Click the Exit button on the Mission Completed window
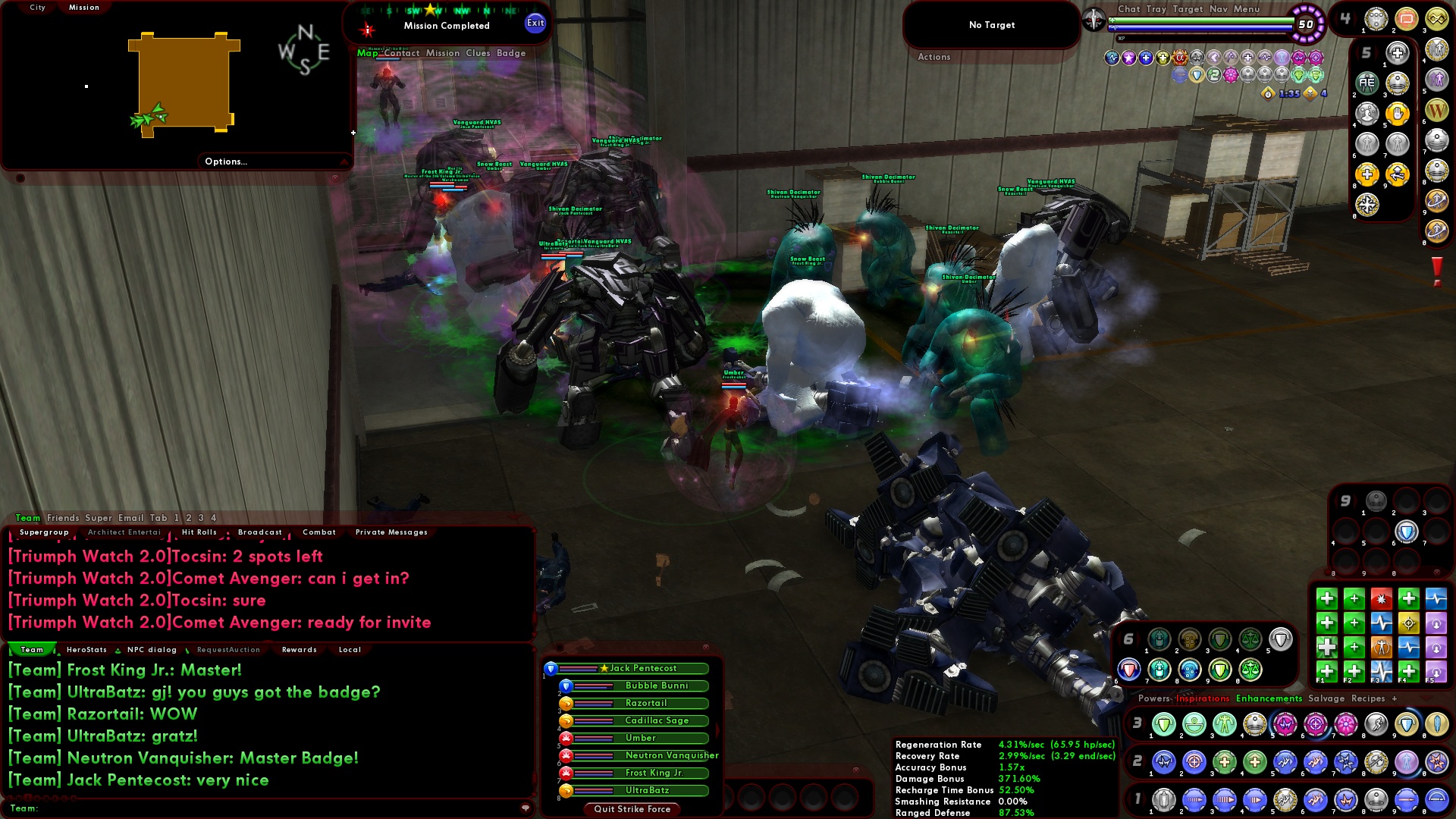Screen dimensions: 1456x819 535,24
